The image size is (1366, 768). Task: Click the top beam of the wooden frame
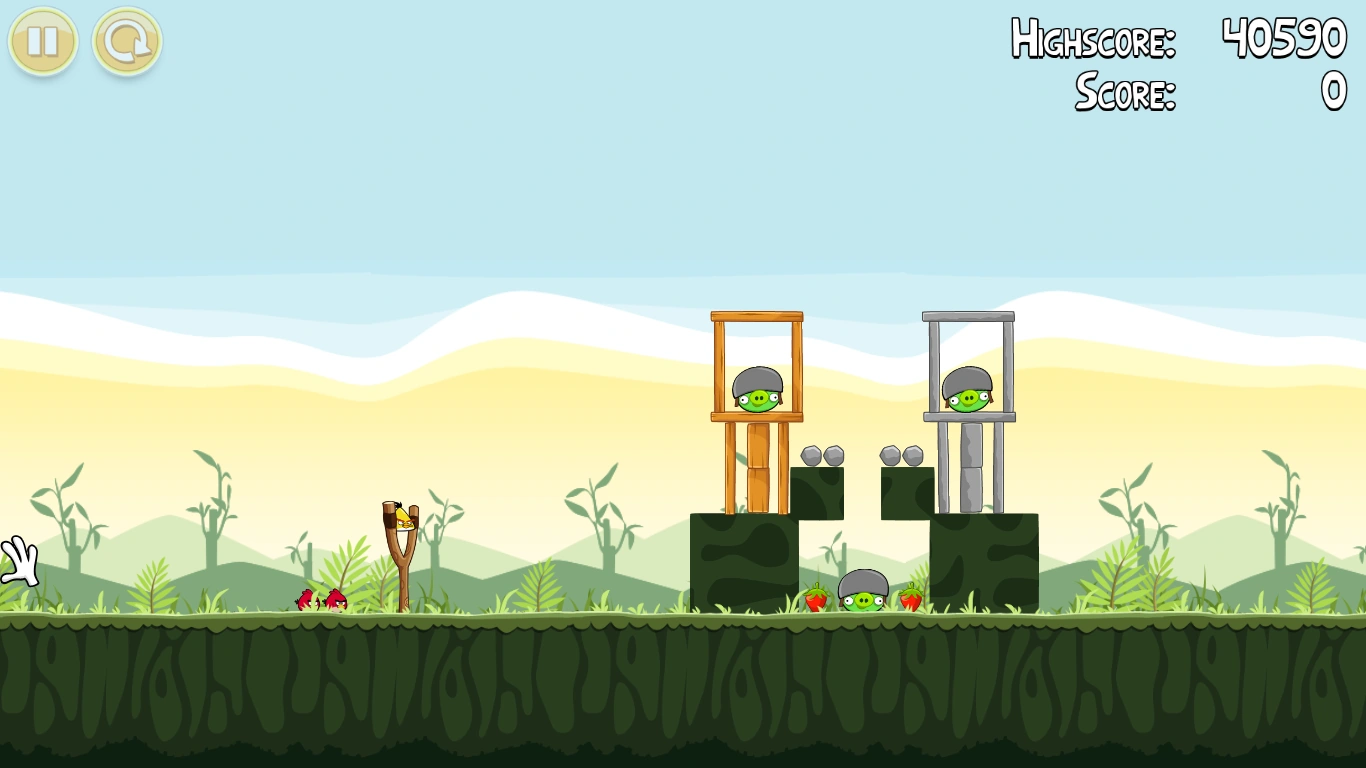pyautogui.click(x=757, y=316)
